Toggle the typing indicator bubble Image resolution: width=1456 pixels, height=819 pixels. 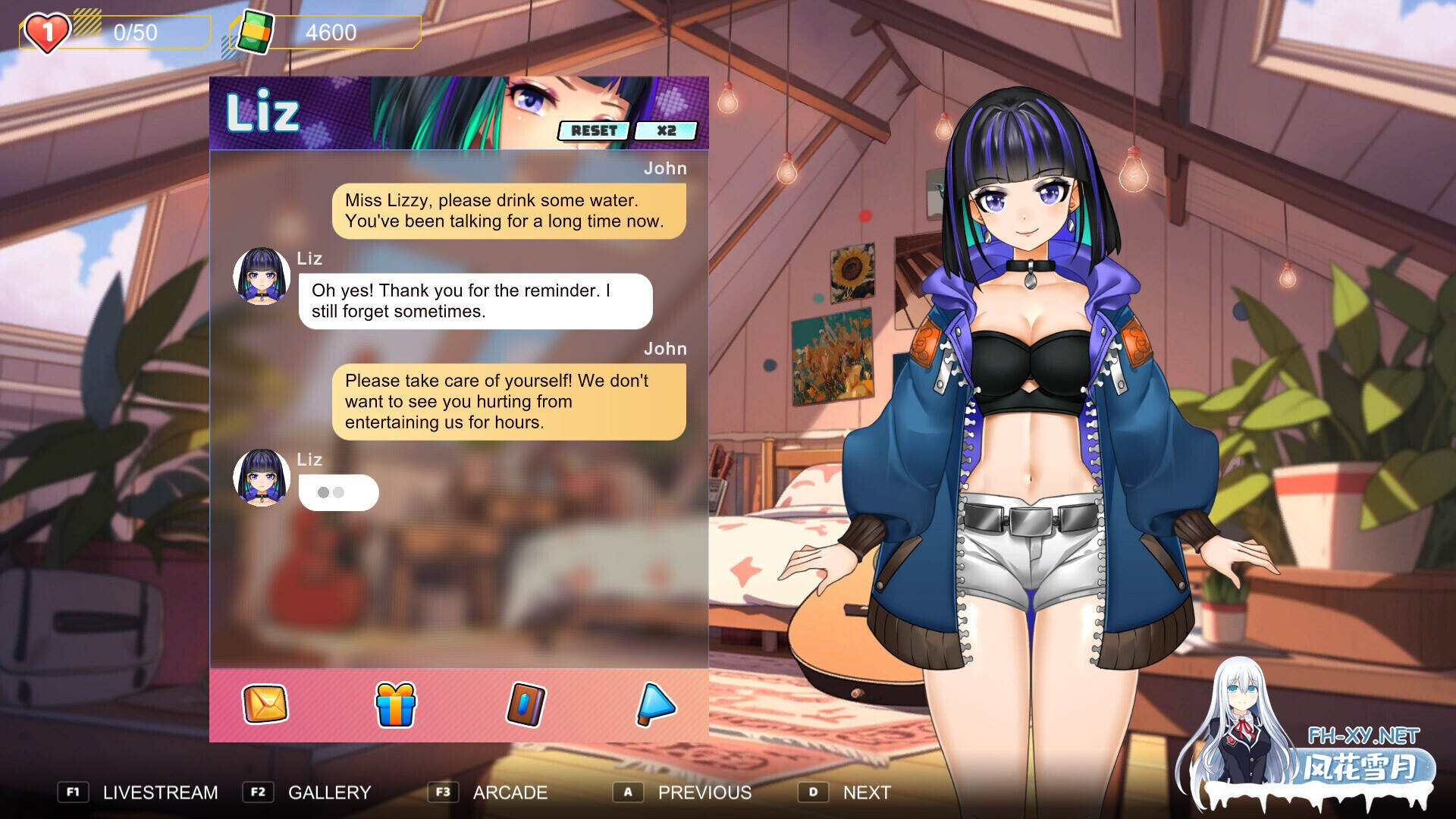tap(338, 492)
